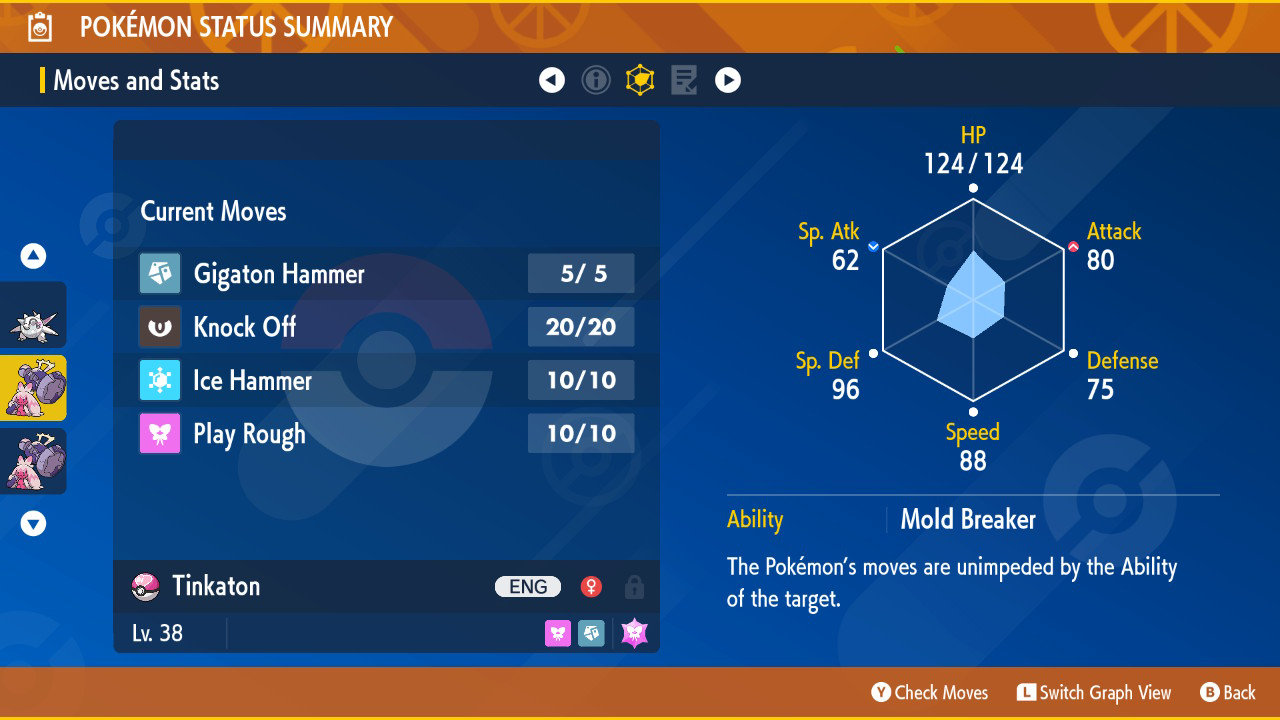Click the right page navigation arrow

tap(727, 80)
